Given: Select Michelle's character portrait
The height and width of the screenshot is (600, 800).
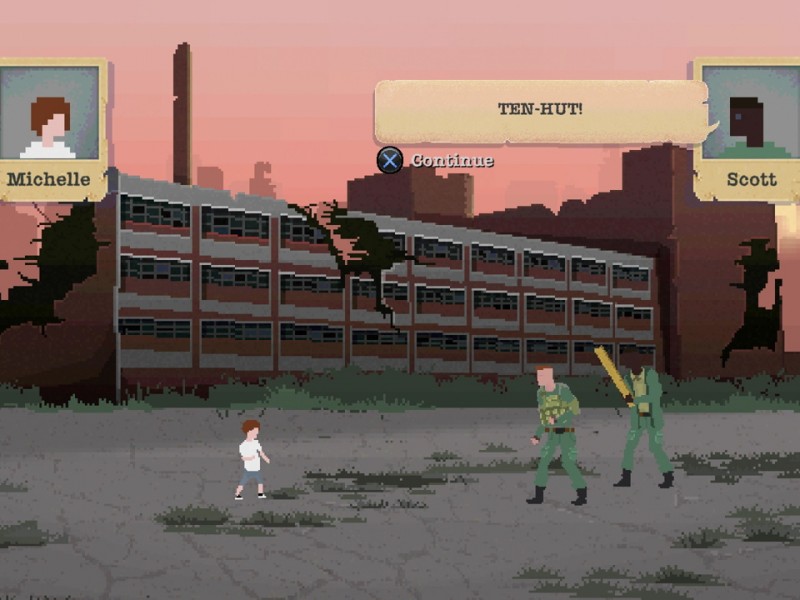Looking at the screenshot, I should [49, 113].
